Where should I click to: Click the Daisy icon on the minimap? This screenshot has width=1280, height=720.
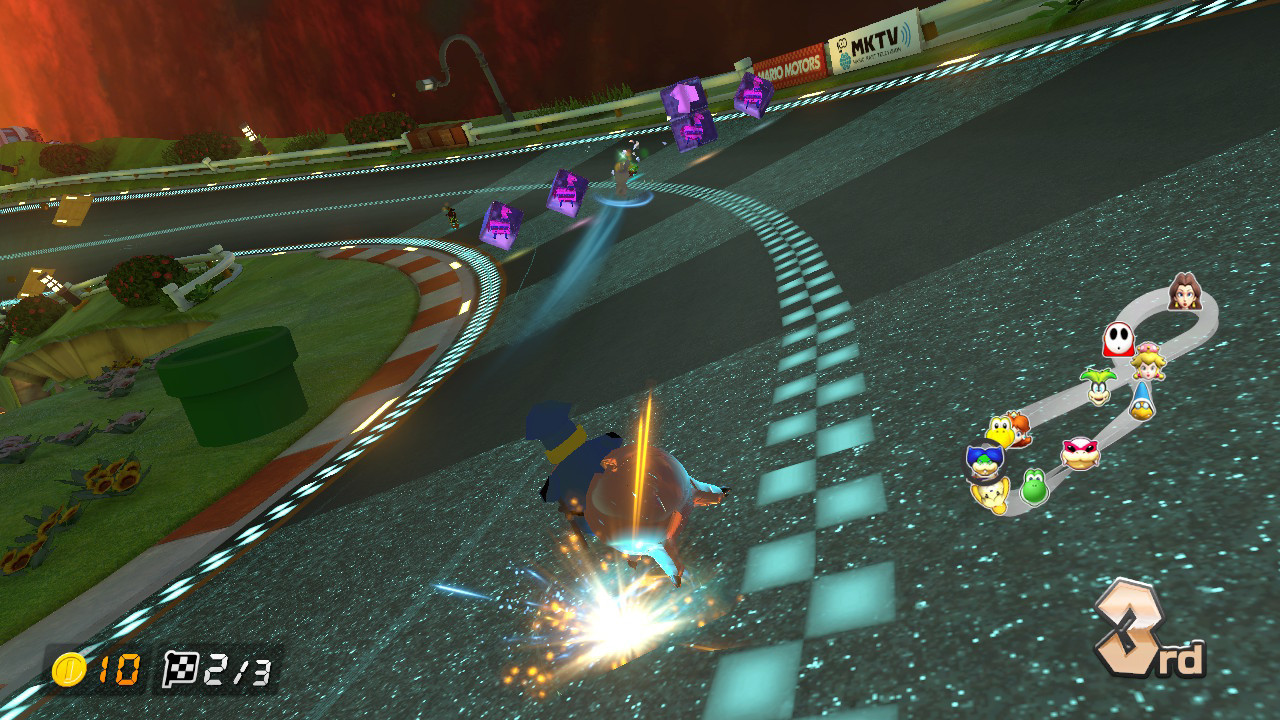pyautogui.click(x=1017, y=433)
